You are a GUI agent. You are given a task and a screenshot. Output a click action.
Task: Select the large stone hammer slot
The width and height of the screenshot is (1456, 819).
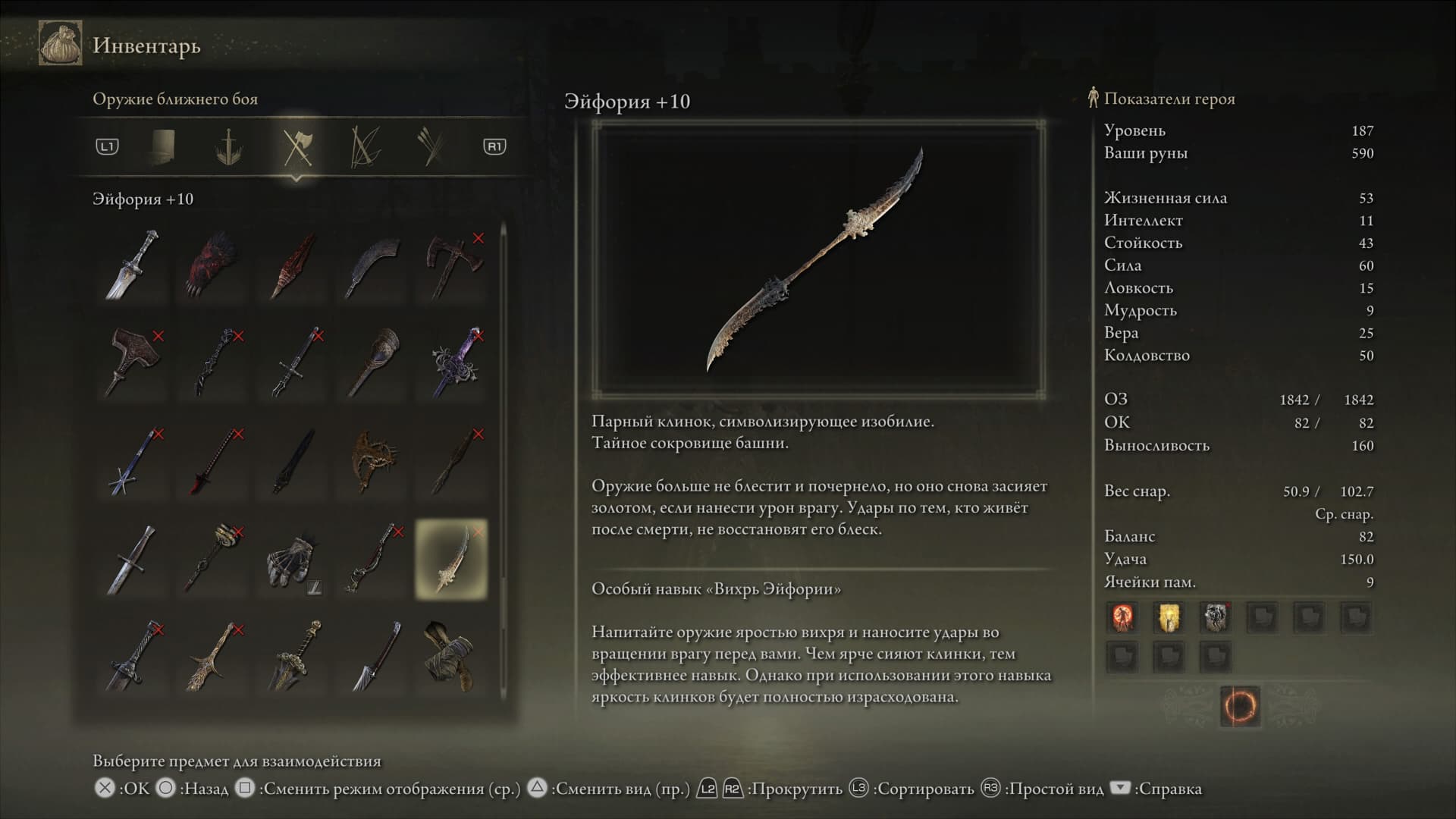133,362
